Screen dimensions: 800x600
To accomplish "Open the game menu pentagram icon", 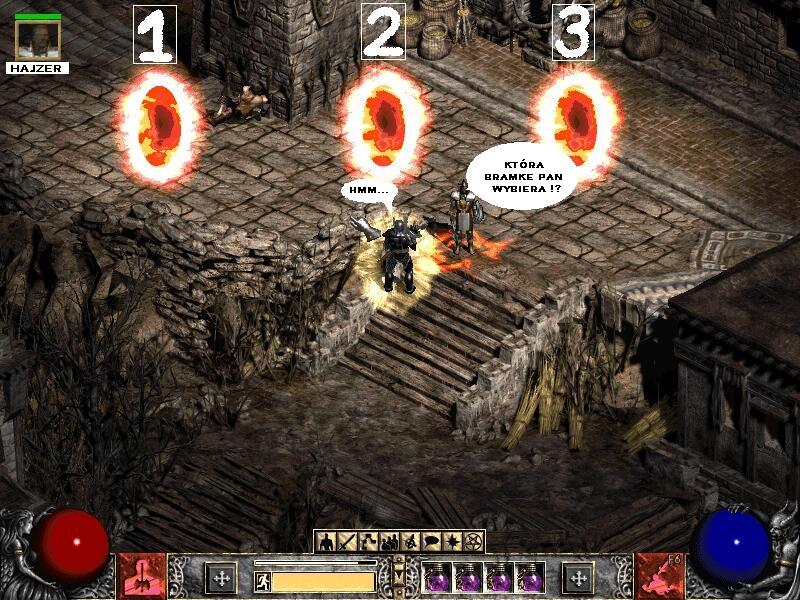I will [473, 542].
